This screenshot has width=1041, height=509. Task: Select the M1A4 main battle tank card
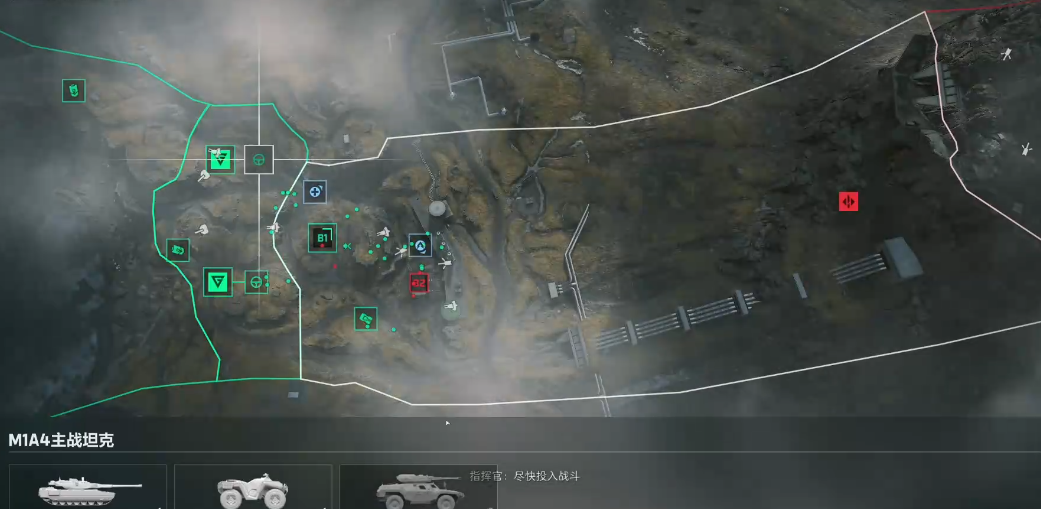[x=88, y=488]
